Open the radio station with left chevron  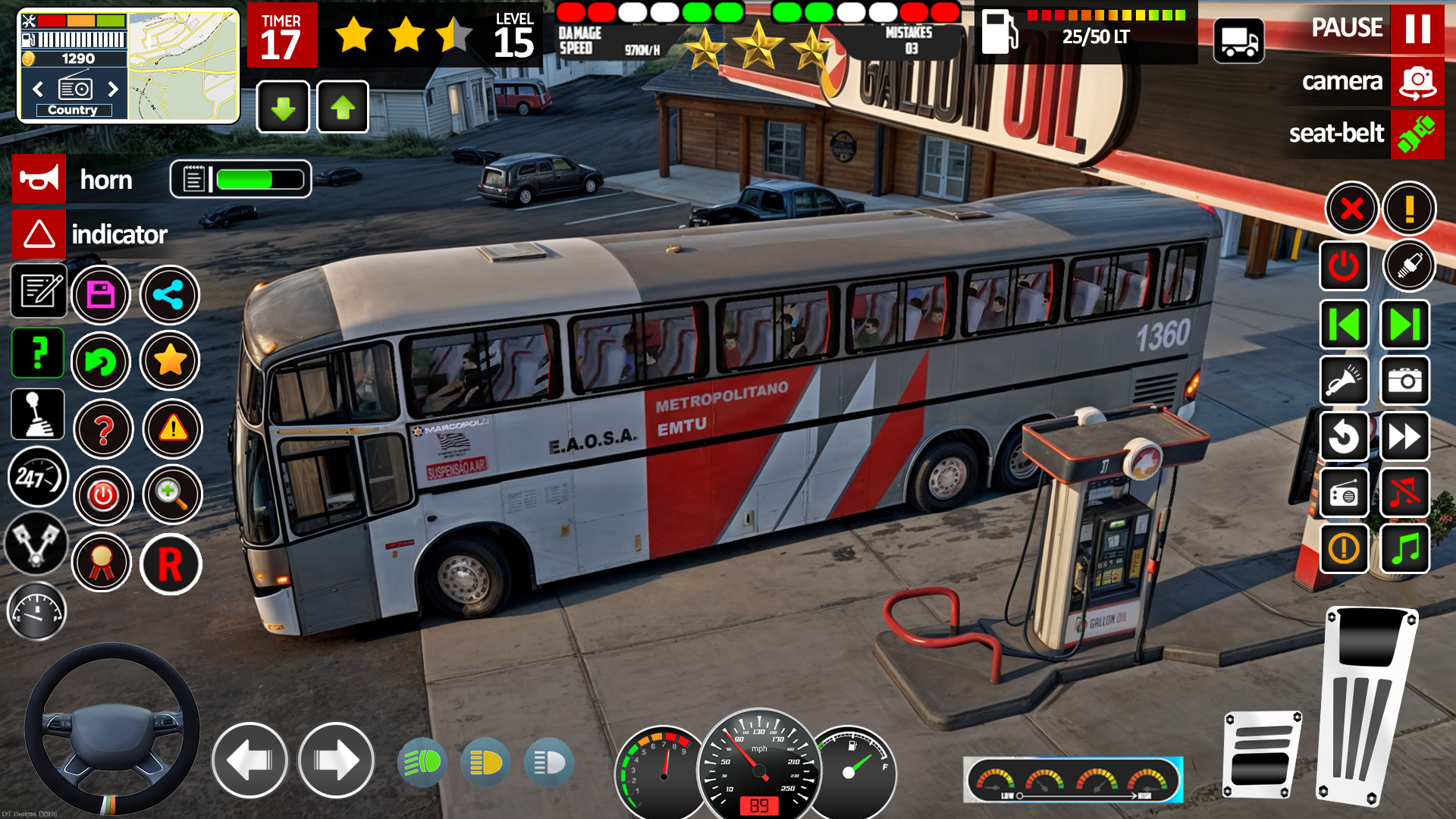click(38, 89)
